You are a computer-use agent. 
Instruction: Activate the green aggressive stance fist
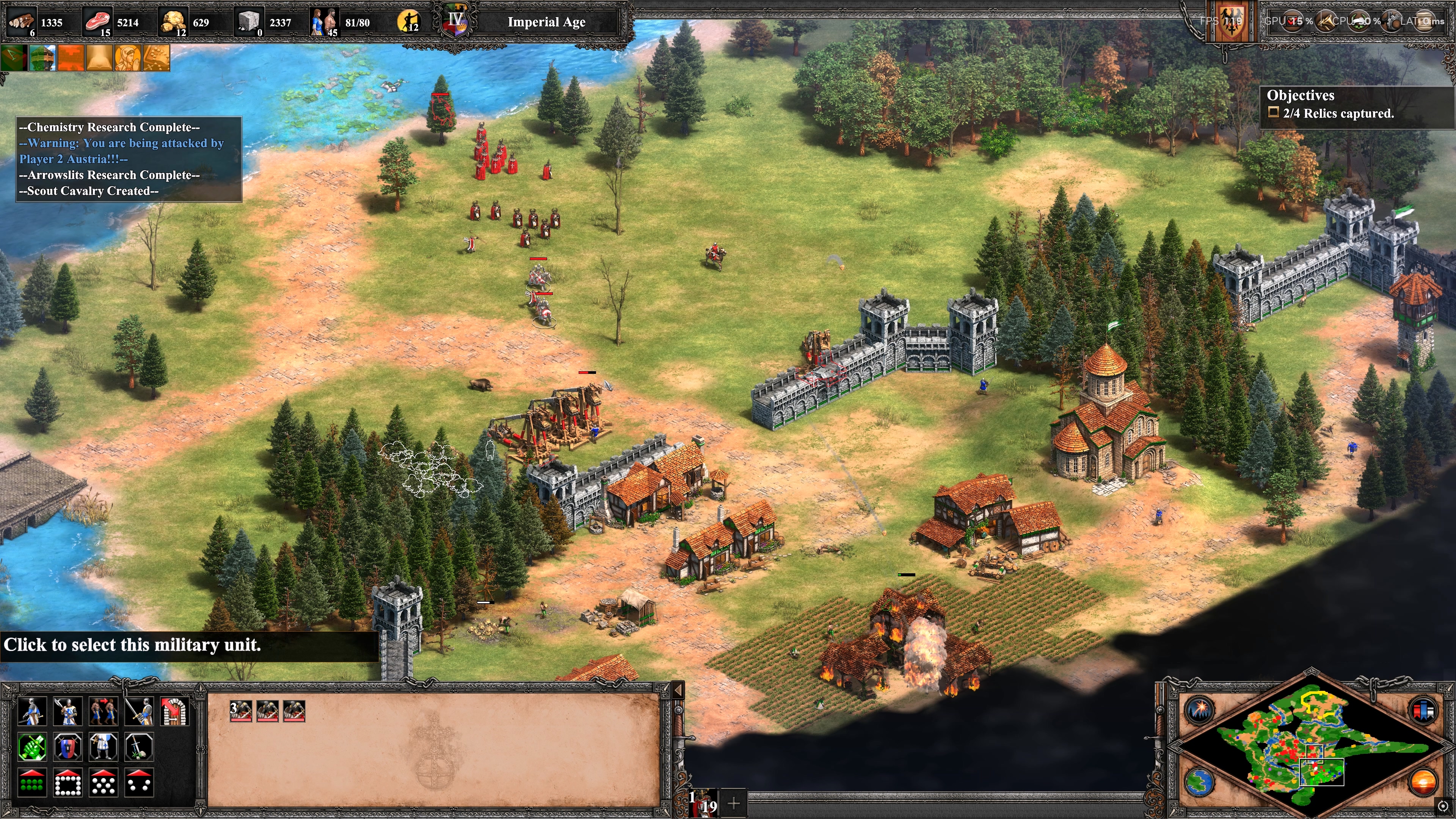coord(31,747)
